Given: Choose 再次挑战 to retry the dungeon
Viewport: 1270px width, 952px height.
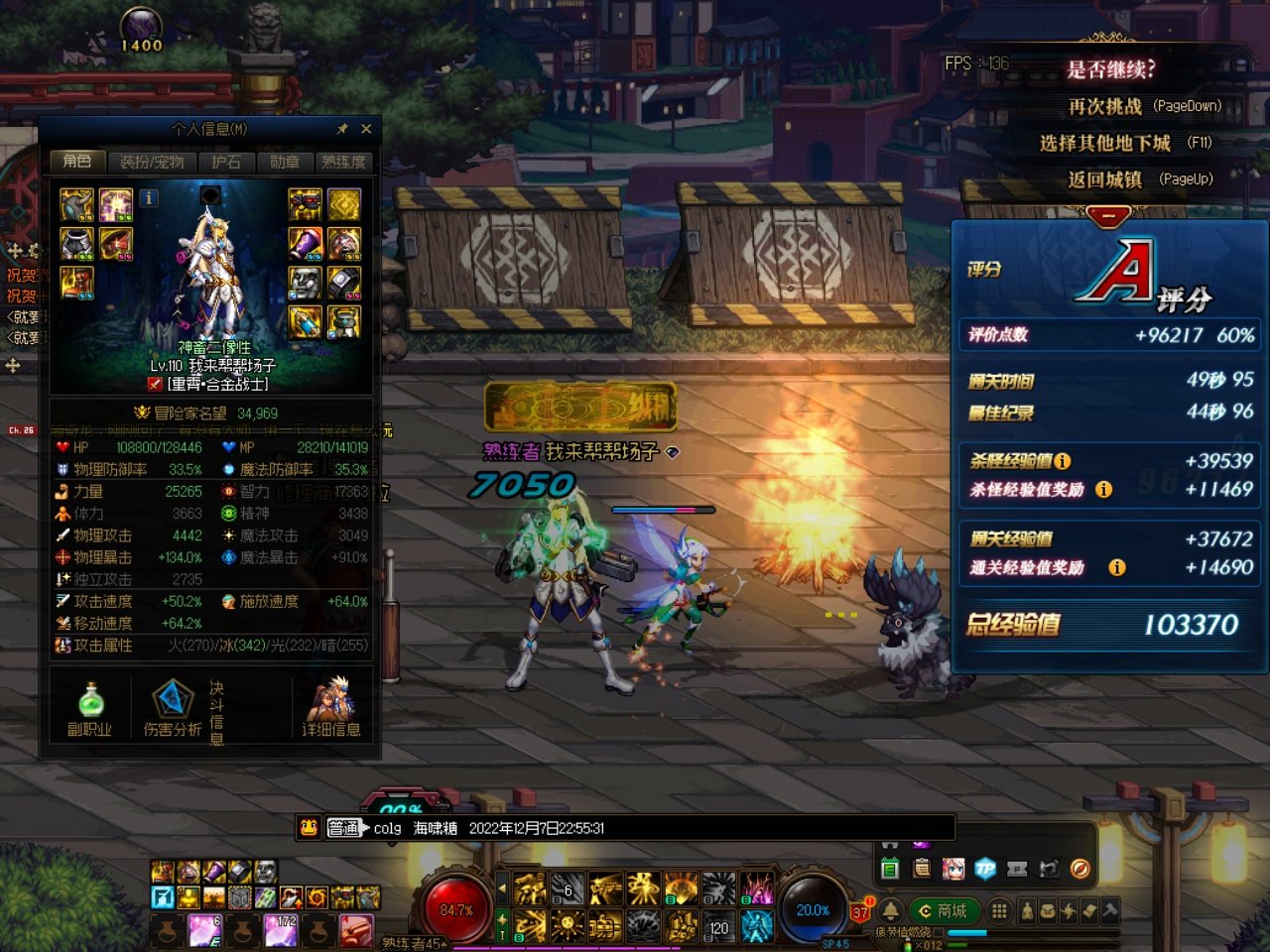Looking at the screenshot, I should click(x=1143, y=106).
